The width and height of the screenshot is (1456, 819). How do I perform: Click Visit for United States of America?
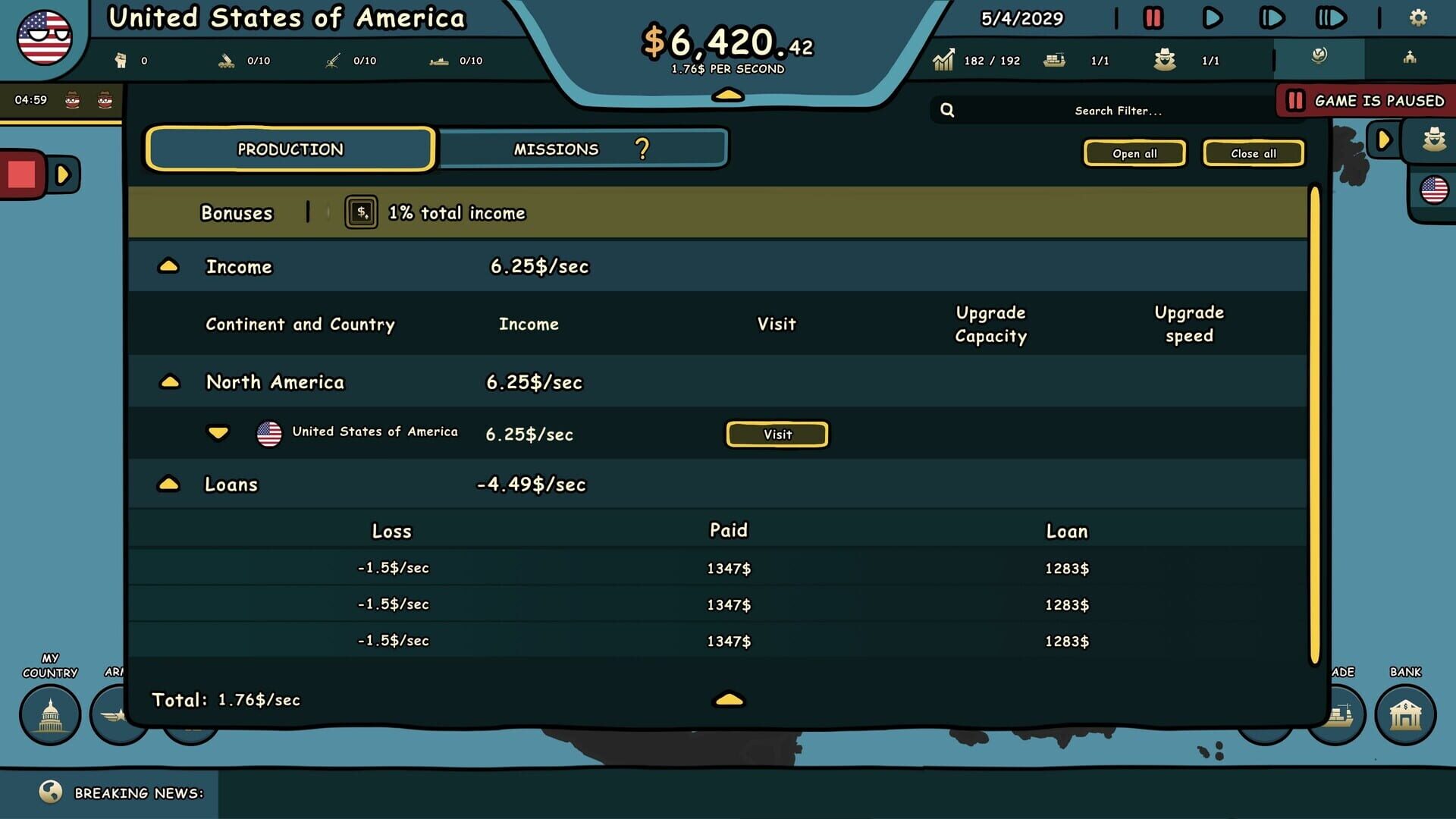tap(777, 434)
